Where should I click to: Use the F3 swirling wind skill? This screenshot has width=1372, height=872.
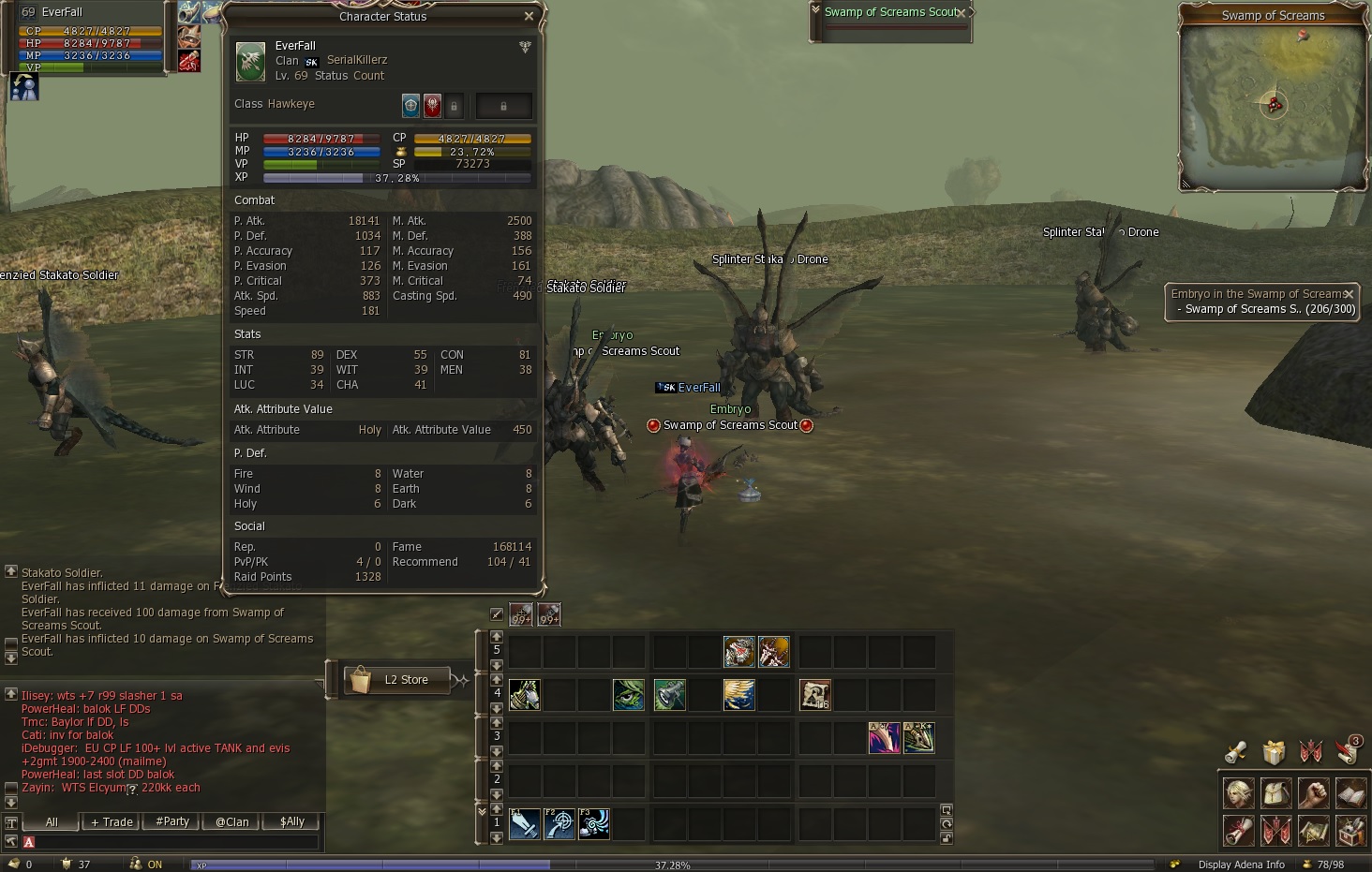(594, 824)
